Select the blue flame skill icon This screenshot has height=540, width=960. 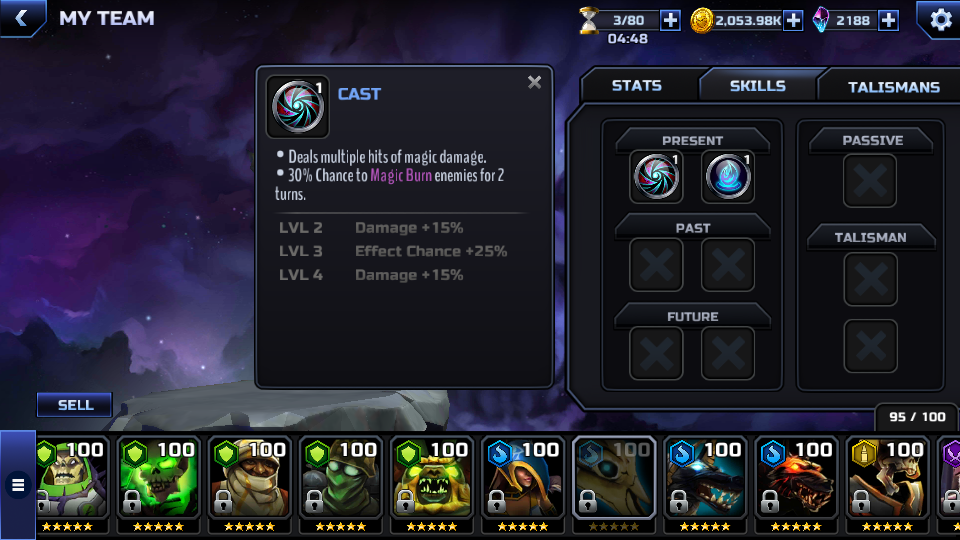pyautogui.click(x=727, y=177)
